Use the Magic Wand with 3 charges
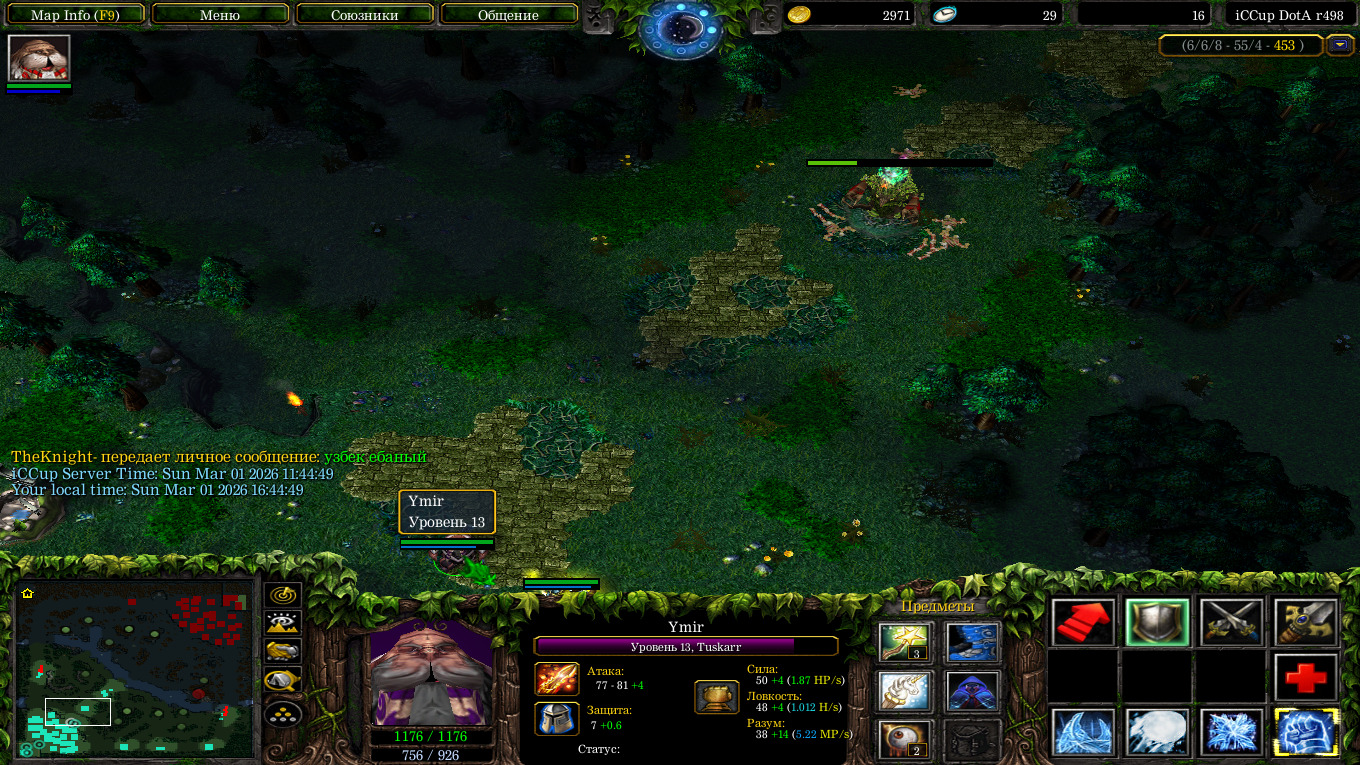 coord(905,642)
